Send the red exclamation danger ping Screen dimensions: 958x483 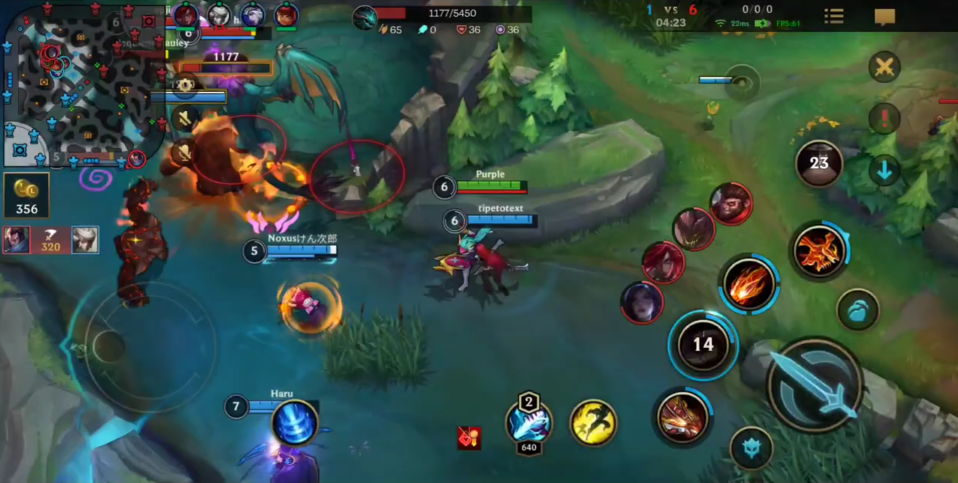click(884, 119)
